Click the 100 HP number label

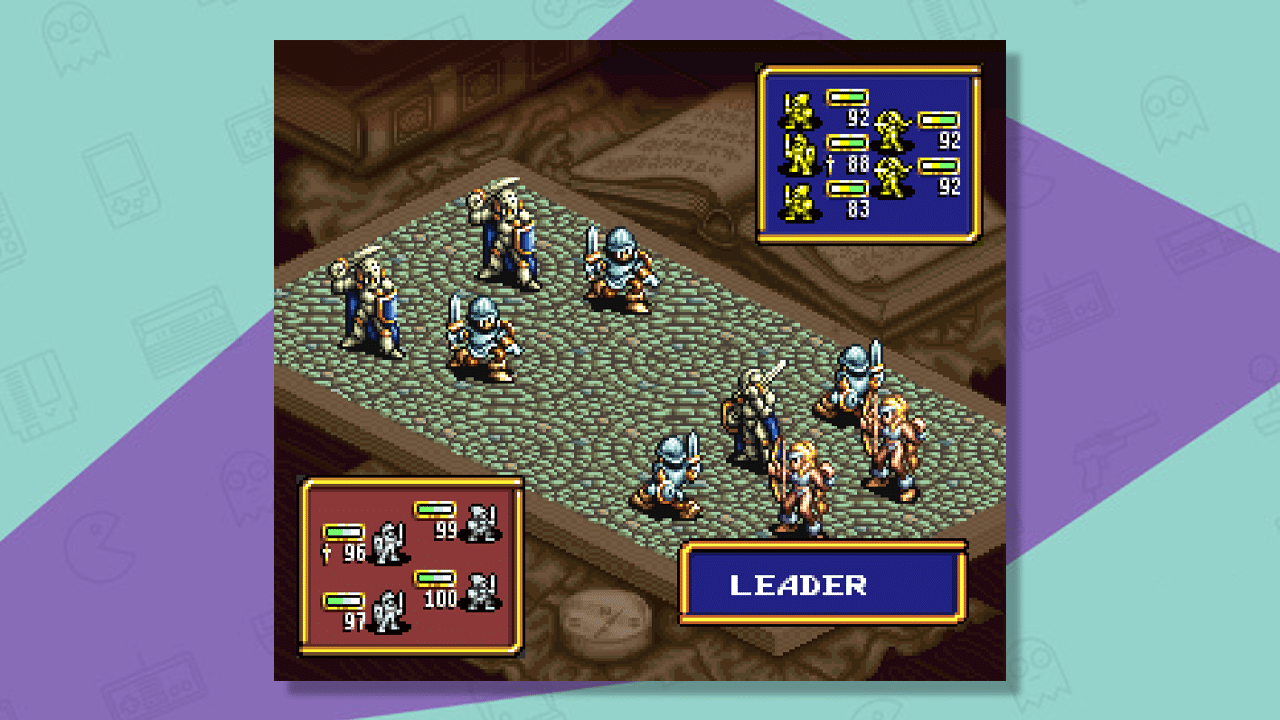[x=440, y=598]
